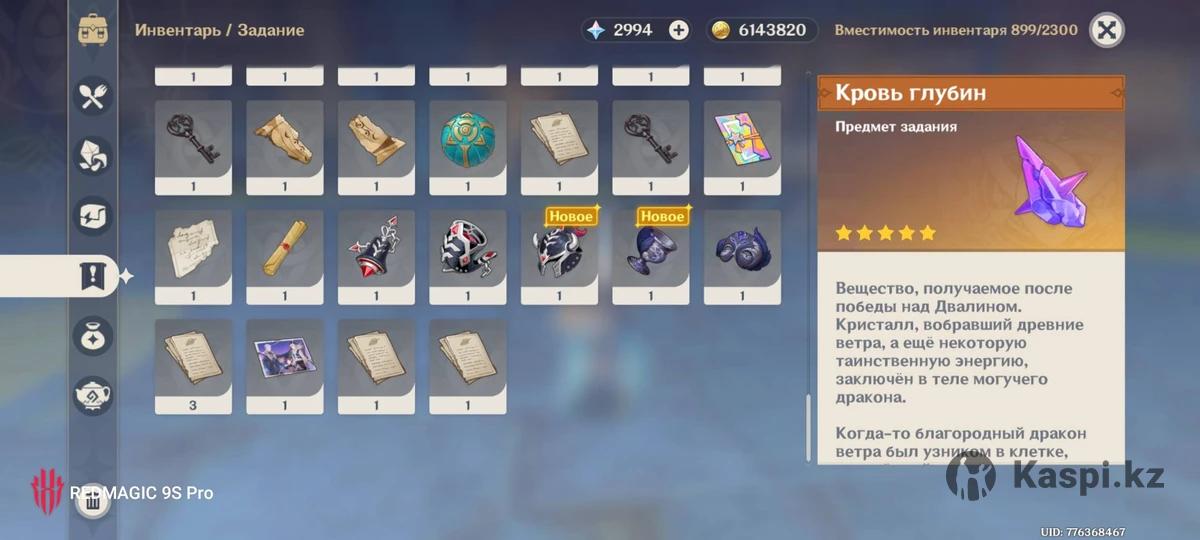The height and width of the screenshot is (540, 1200).
Task: Select the teal round orb item
Action: [468, 140]
